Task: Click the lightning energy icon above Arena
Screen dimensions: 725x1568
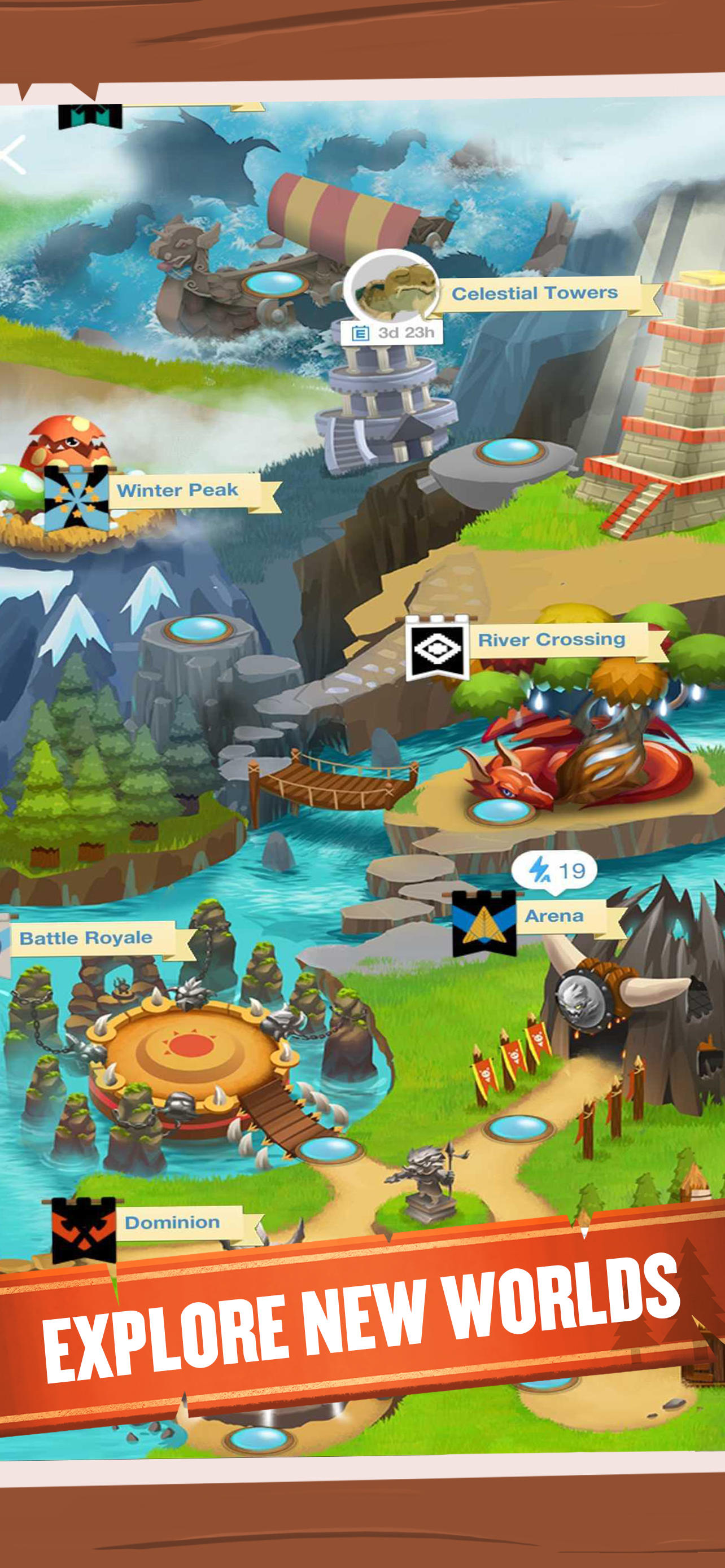Action: tap(540, 871)
